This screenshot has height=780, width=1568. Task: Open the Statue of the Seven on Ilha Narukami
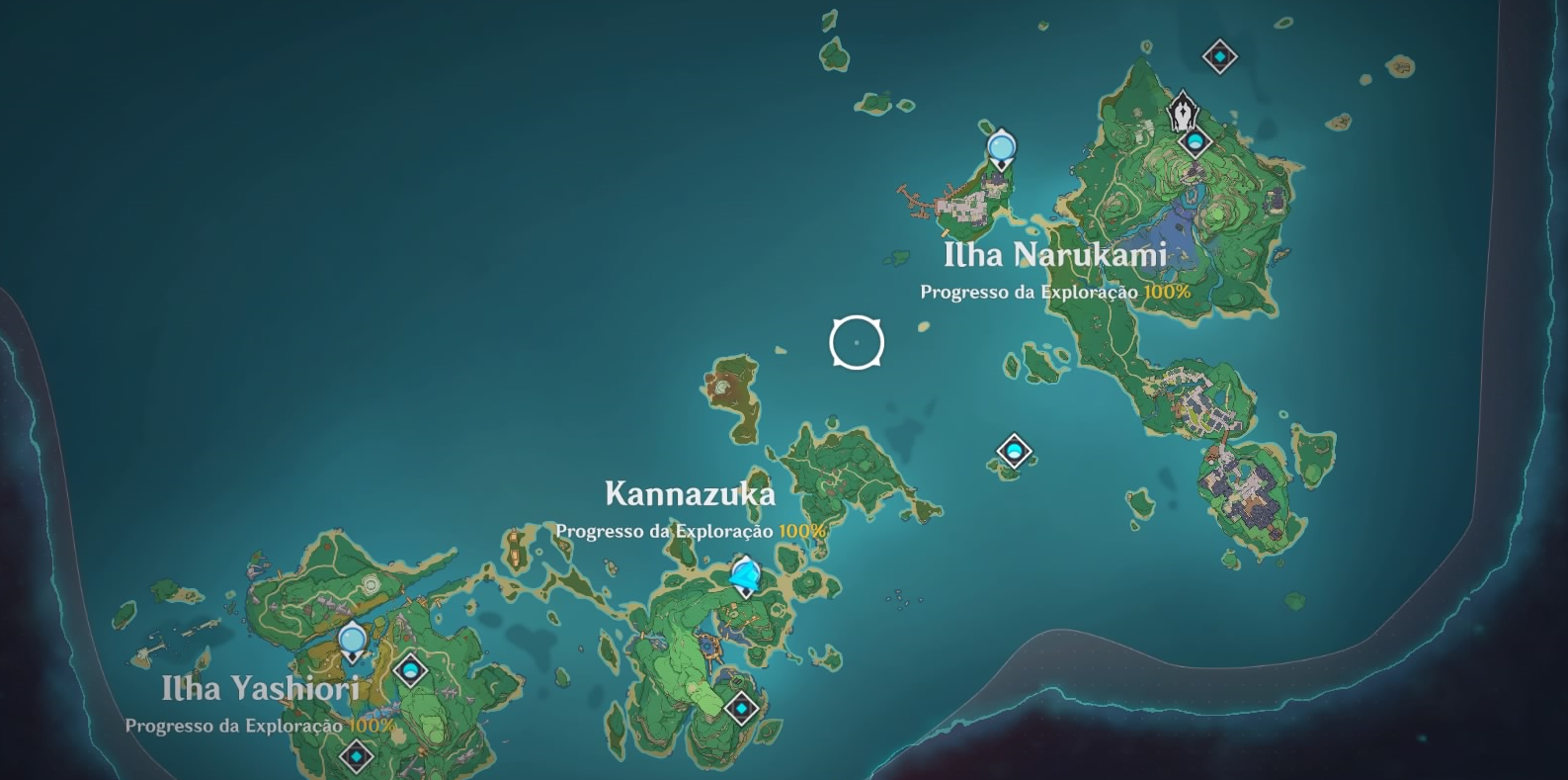1184,111
